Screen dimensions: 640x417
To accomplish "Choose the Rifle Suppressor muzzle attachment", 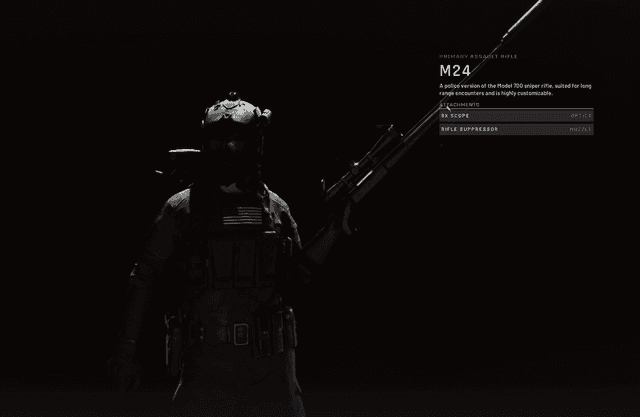I will click(516, 129).
